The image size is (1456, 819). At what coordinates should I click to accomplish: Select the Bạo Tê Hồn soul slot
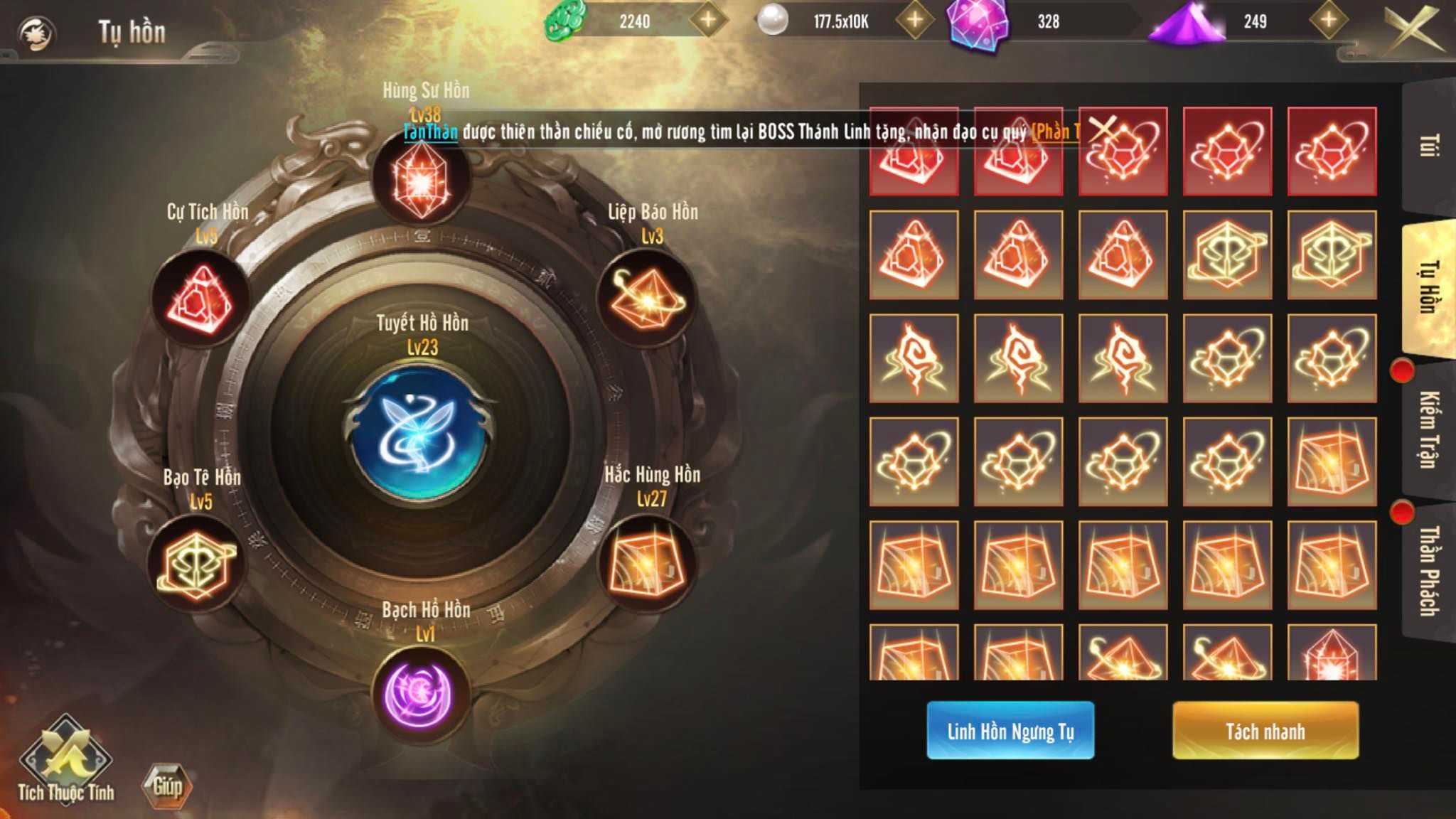pos(197,564)
